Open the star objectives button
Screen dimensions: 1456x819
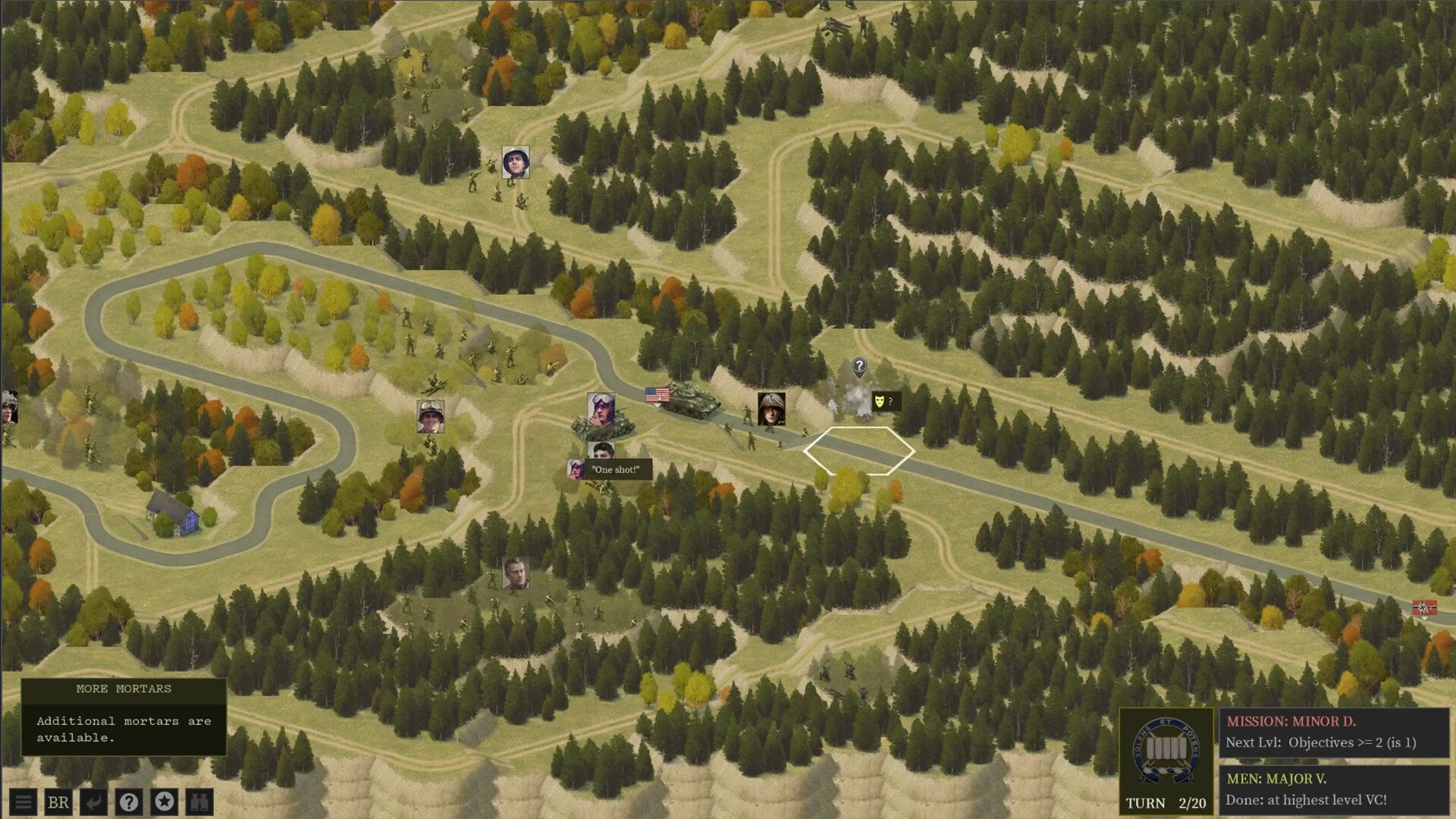point(165,802)
